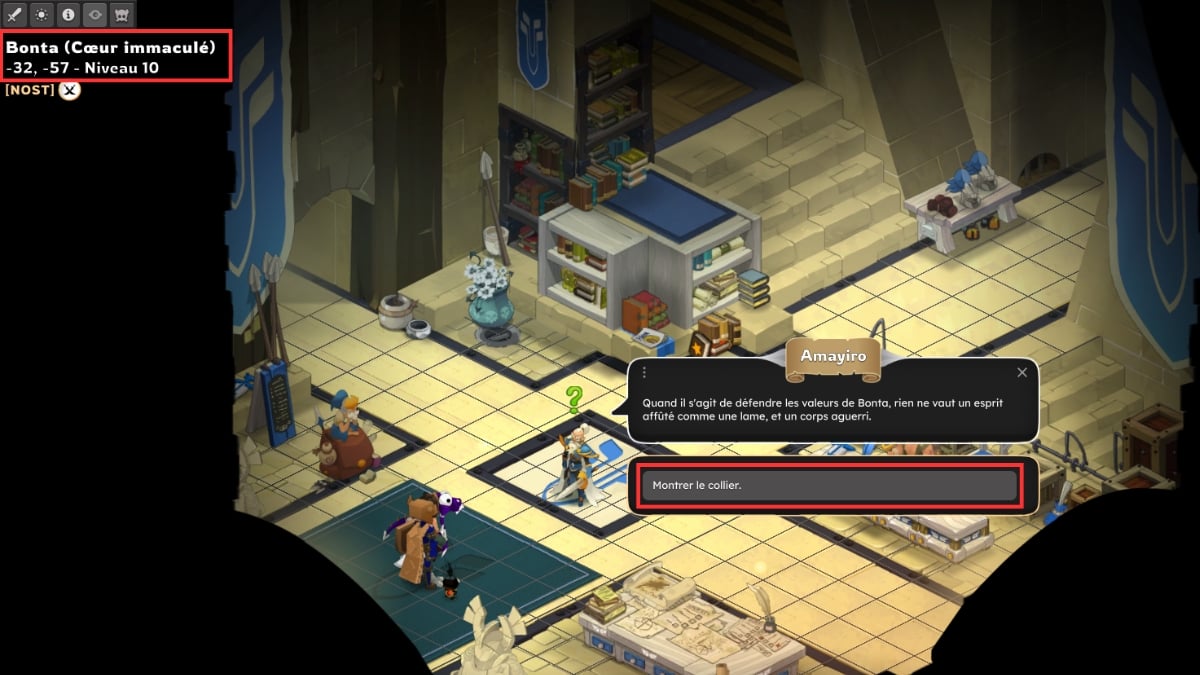The width and height of the screenshot is (1200, 675).
Task: Toggle the sun icon in the top toolbar
Action: (41, 15)
